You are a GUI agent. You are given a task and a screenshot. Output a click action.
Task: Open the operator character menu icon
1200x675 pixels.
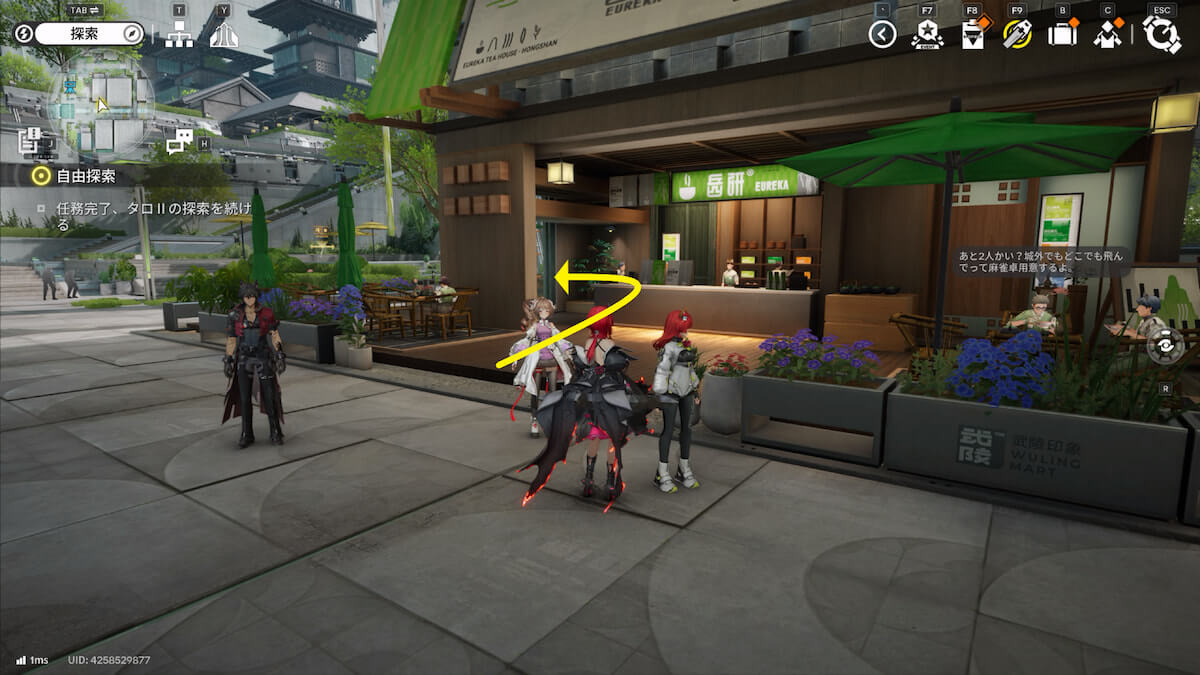[x=1107, y=35]
